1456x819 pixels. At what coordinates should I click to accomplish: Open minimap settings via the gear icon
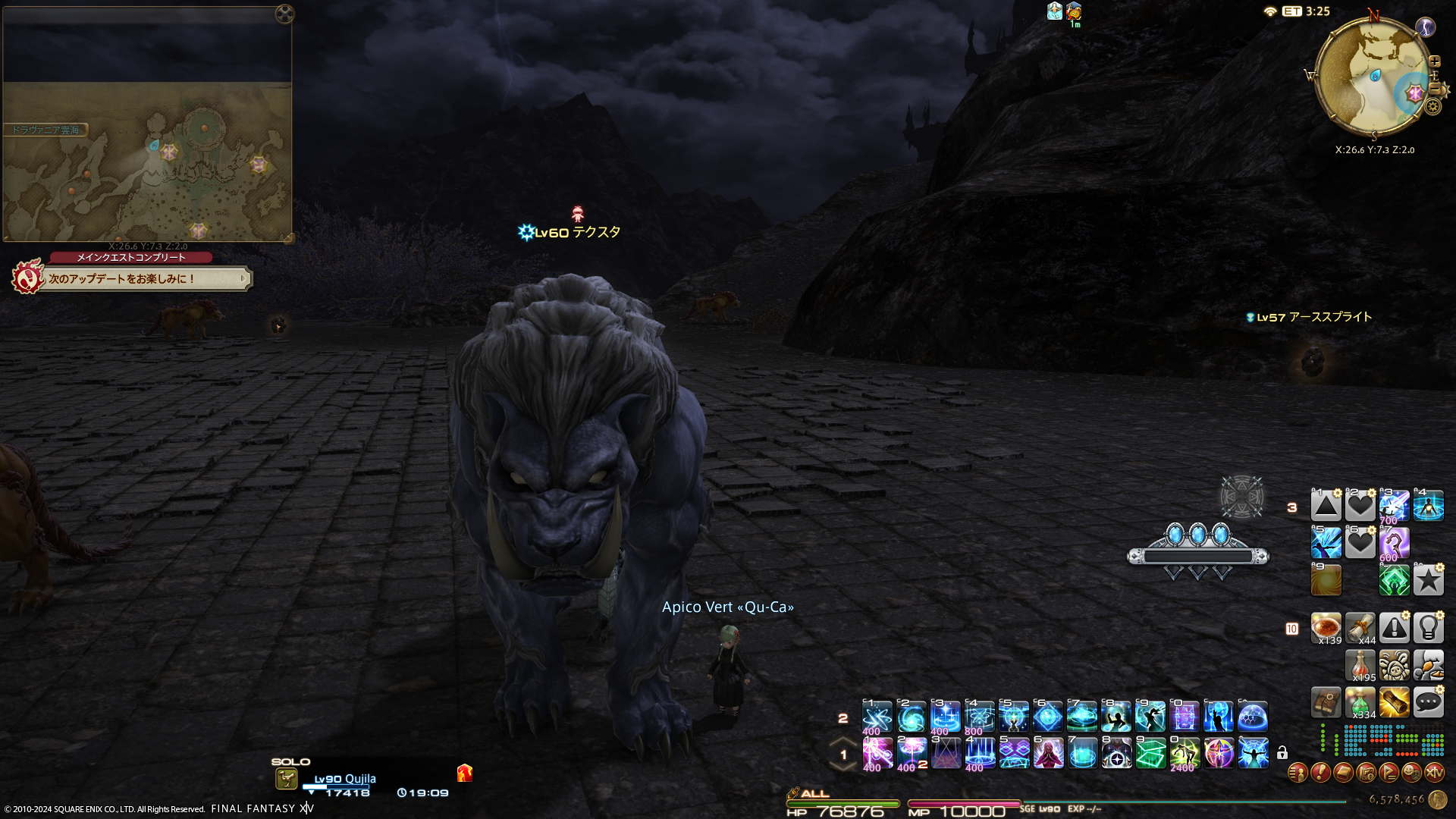coord(1432,107)
